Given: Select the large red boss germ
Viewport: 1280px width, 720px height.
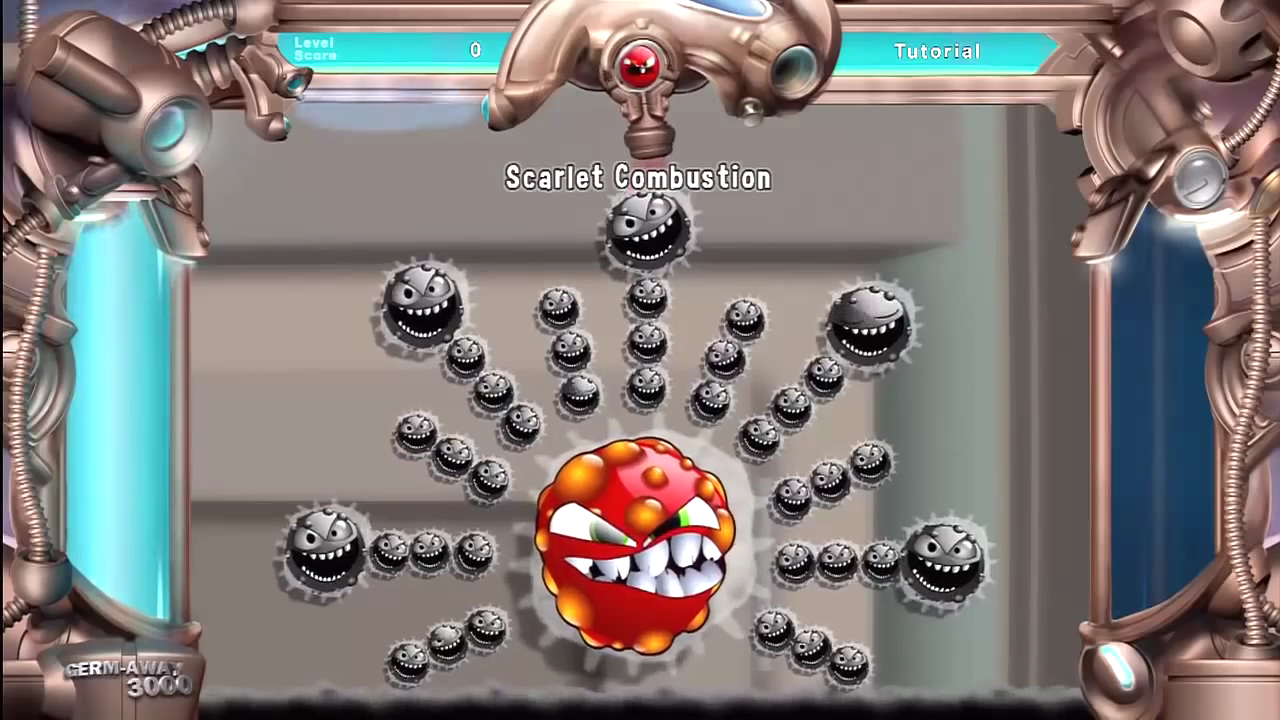Looking at the screenshot, I should tap(633, 545).
